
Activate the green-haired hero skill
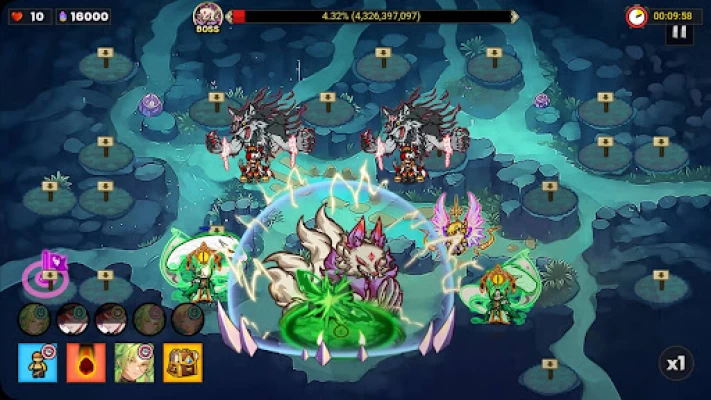click(134, 362)
